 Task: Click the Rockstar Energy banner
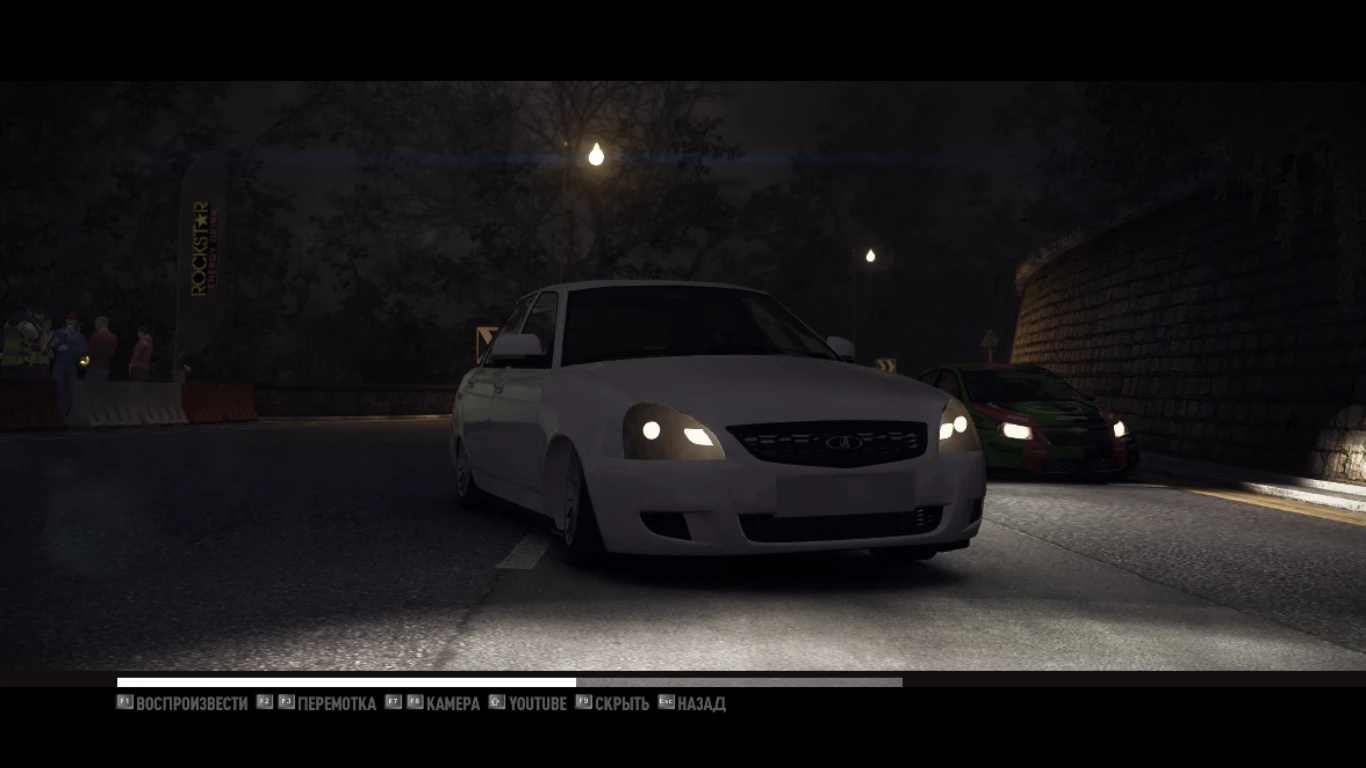(x=205, y=250)
